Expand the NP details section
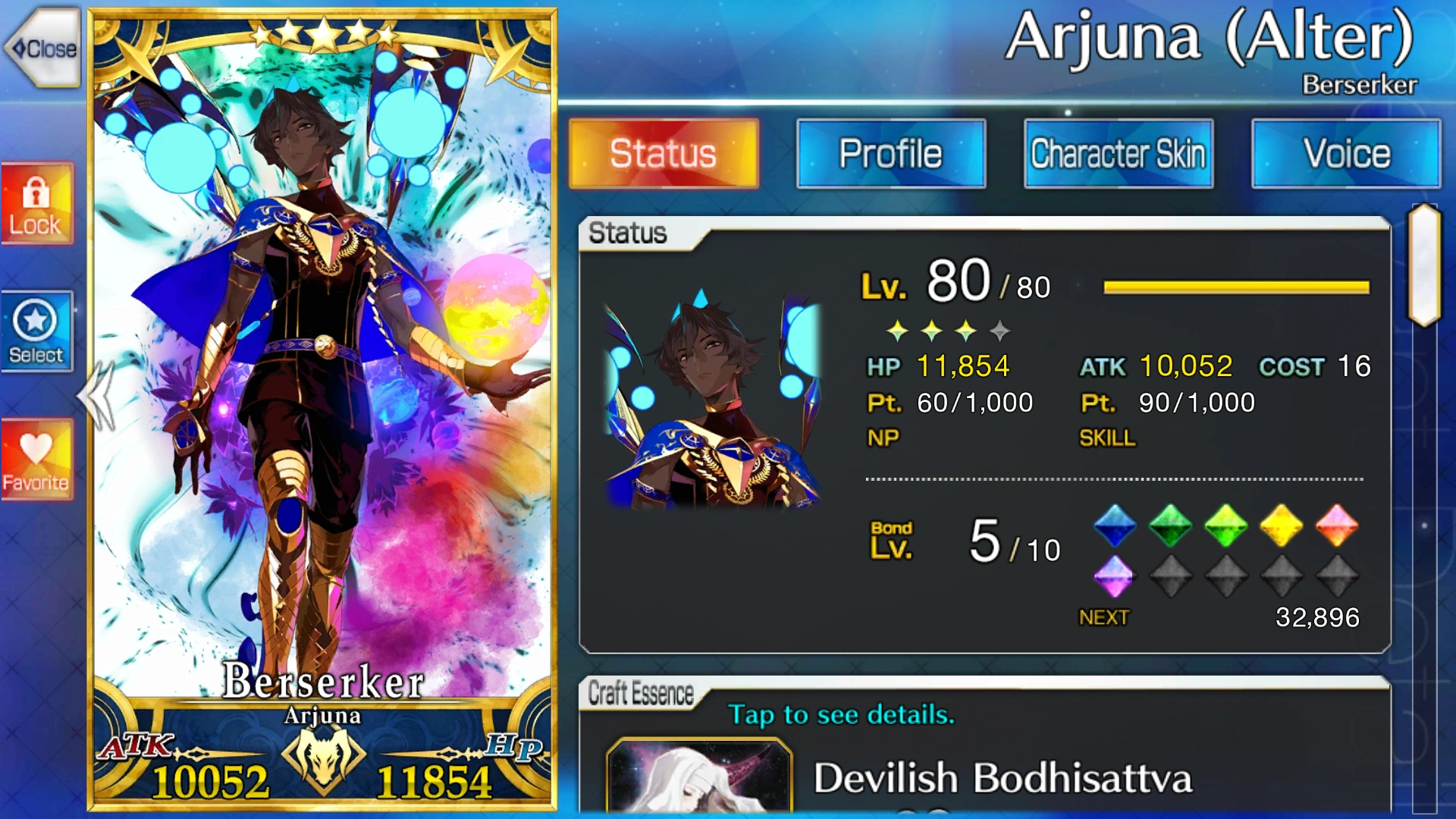The width and height of the screenshot is (1456, 819). pyautogui.click(x=883, y=438)
